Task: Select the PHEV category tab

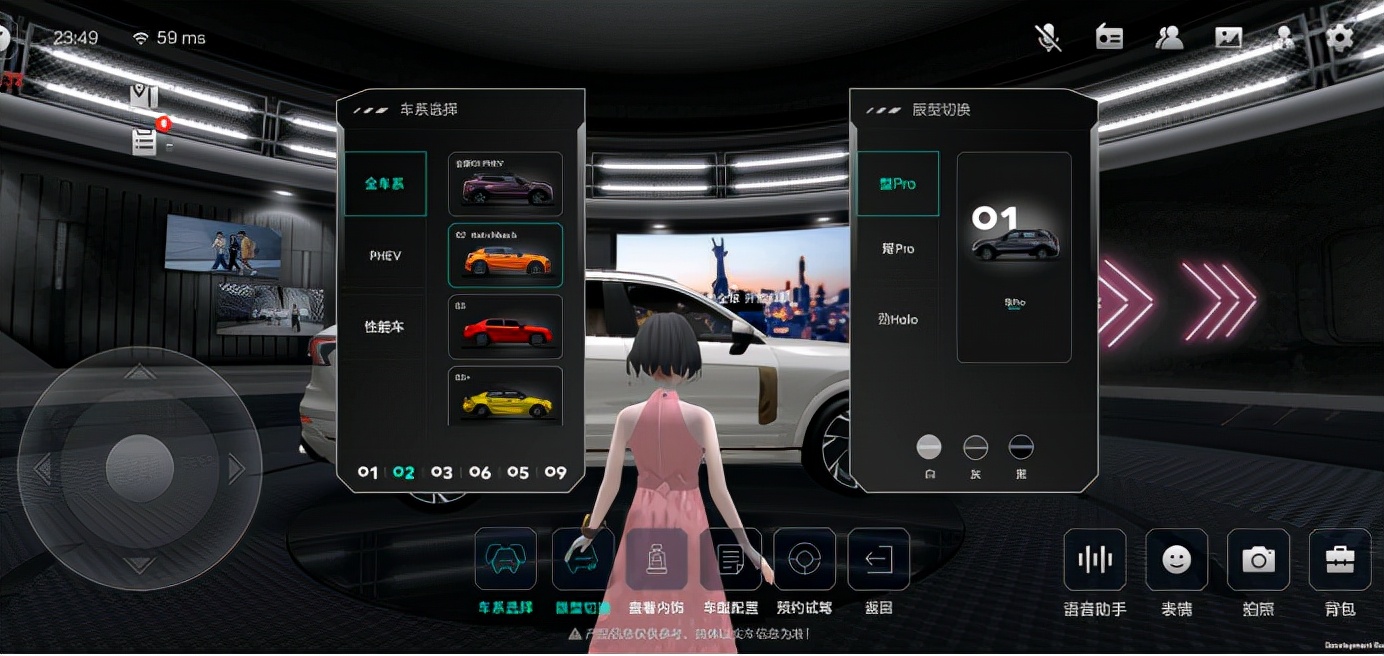Action: click(x=385, y=255)
